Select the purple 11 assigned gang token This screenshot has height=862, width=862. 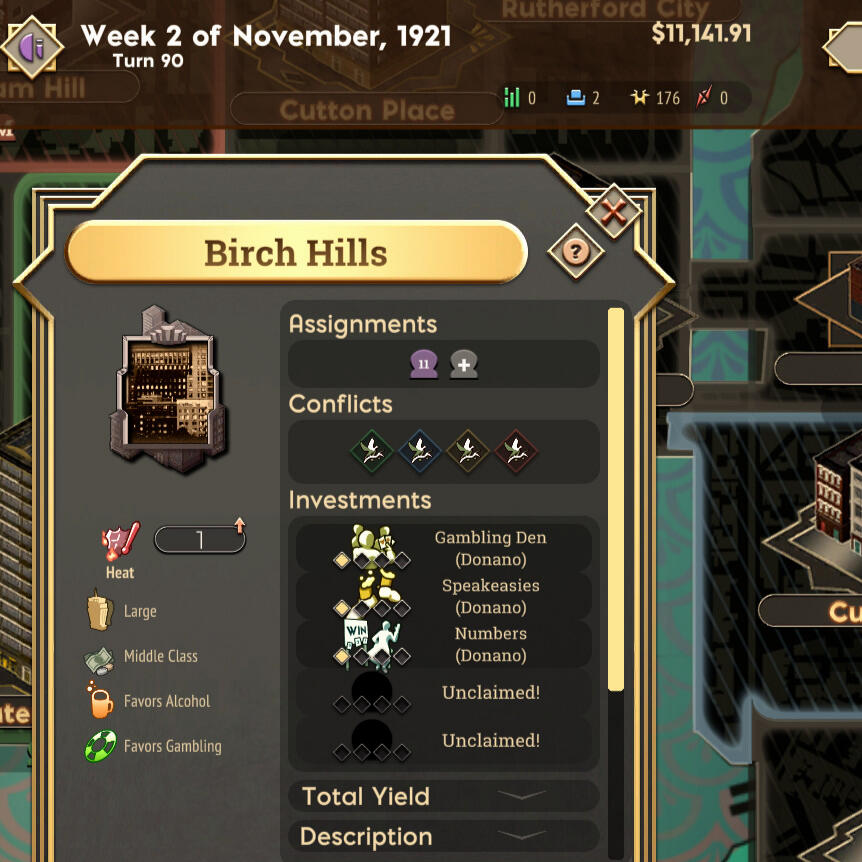coord(423,365)
